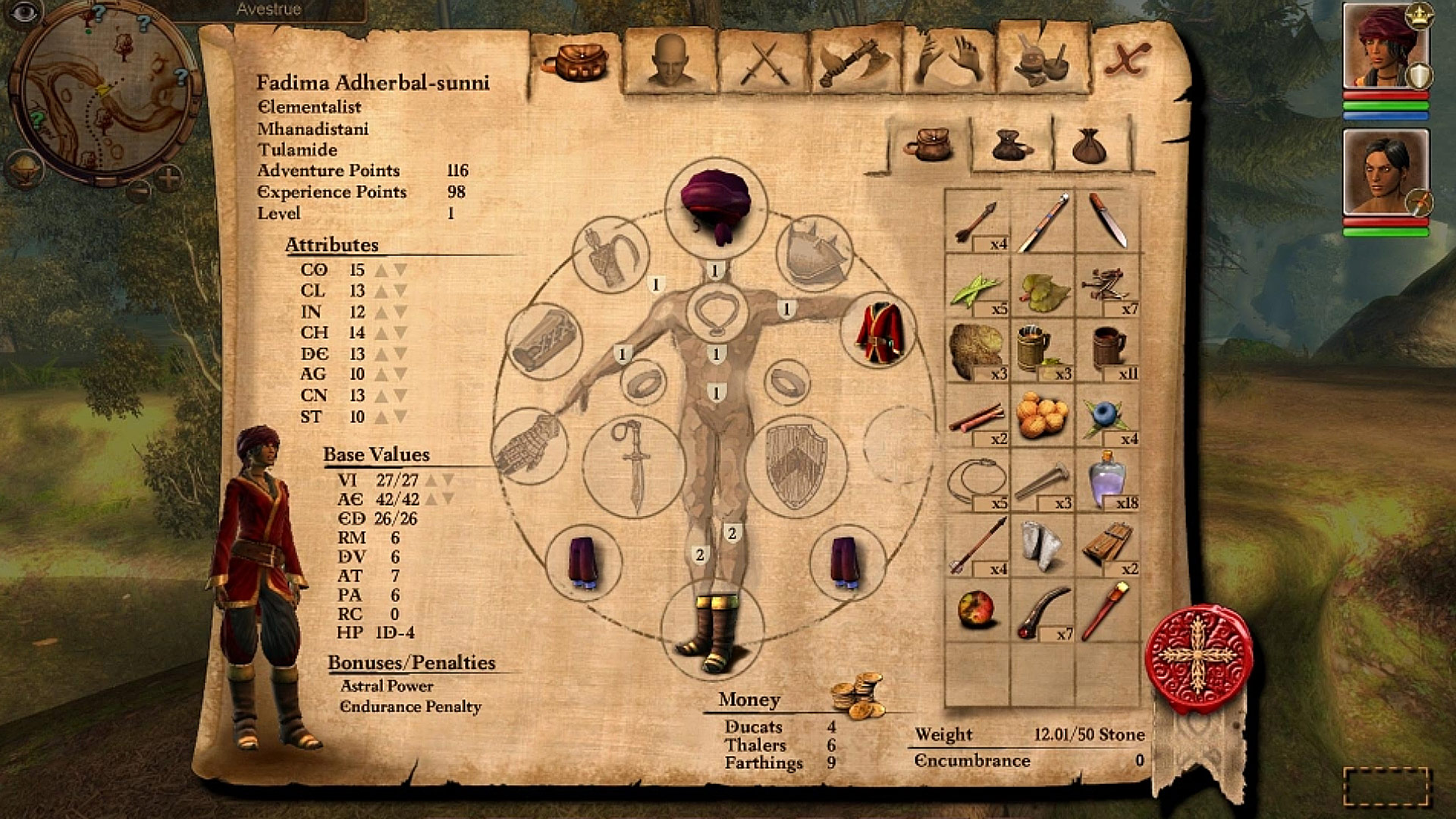
Task: Zoom in the minimap with plus button
Action: pyautogui.click(x=168, y=179)
